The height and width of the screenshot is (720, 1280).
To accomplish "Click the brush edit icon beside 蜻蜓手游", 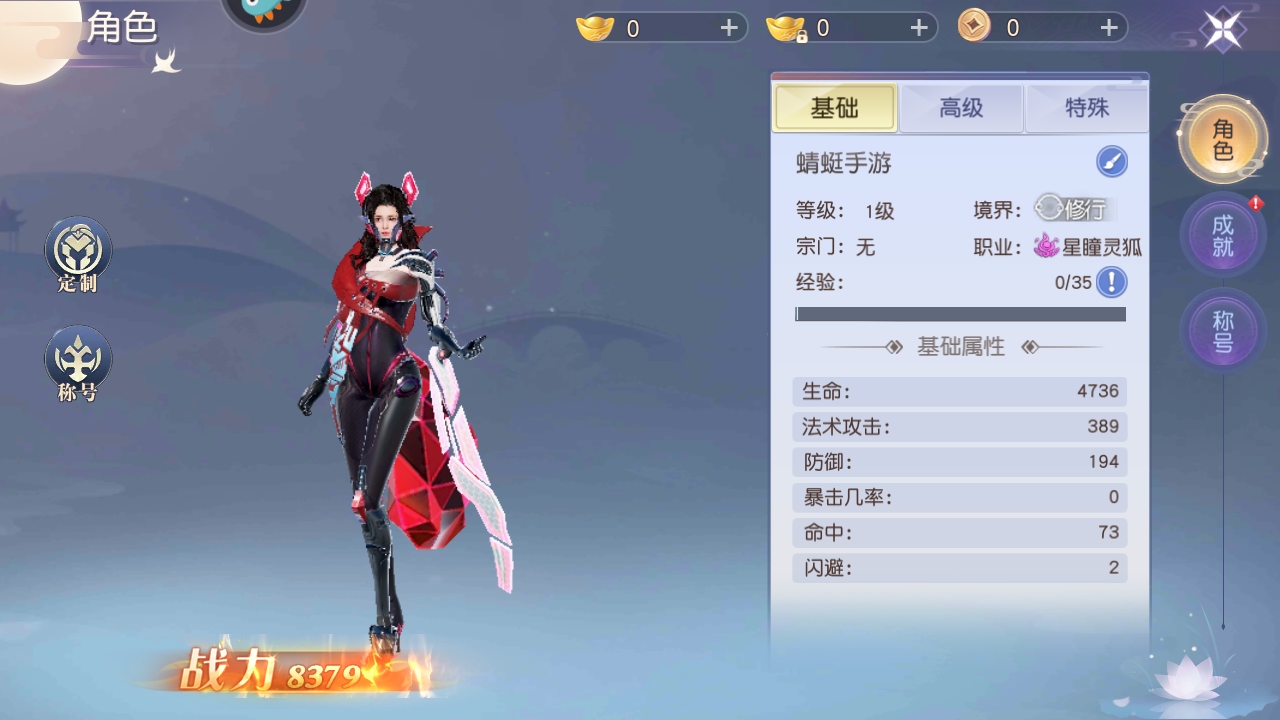I will [x=1110, y=161].
